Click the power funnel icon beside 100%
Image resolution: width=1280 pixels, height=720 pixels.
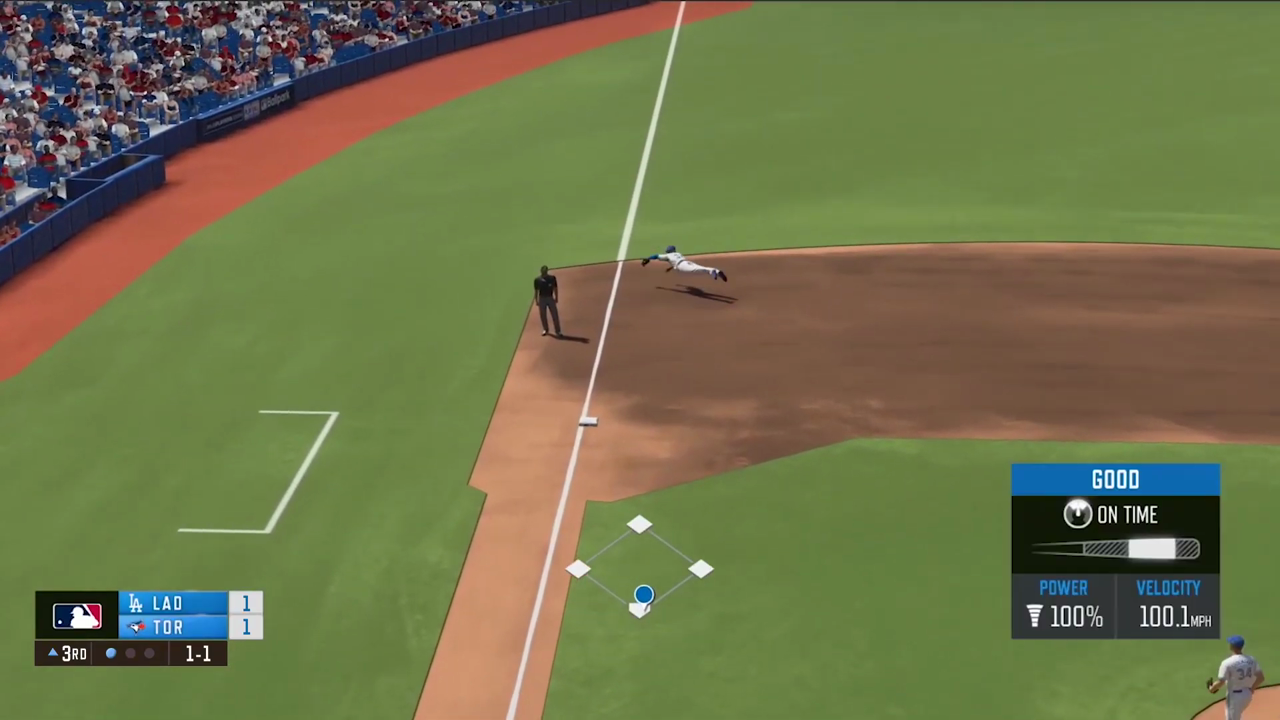(x=1034, y=617)
